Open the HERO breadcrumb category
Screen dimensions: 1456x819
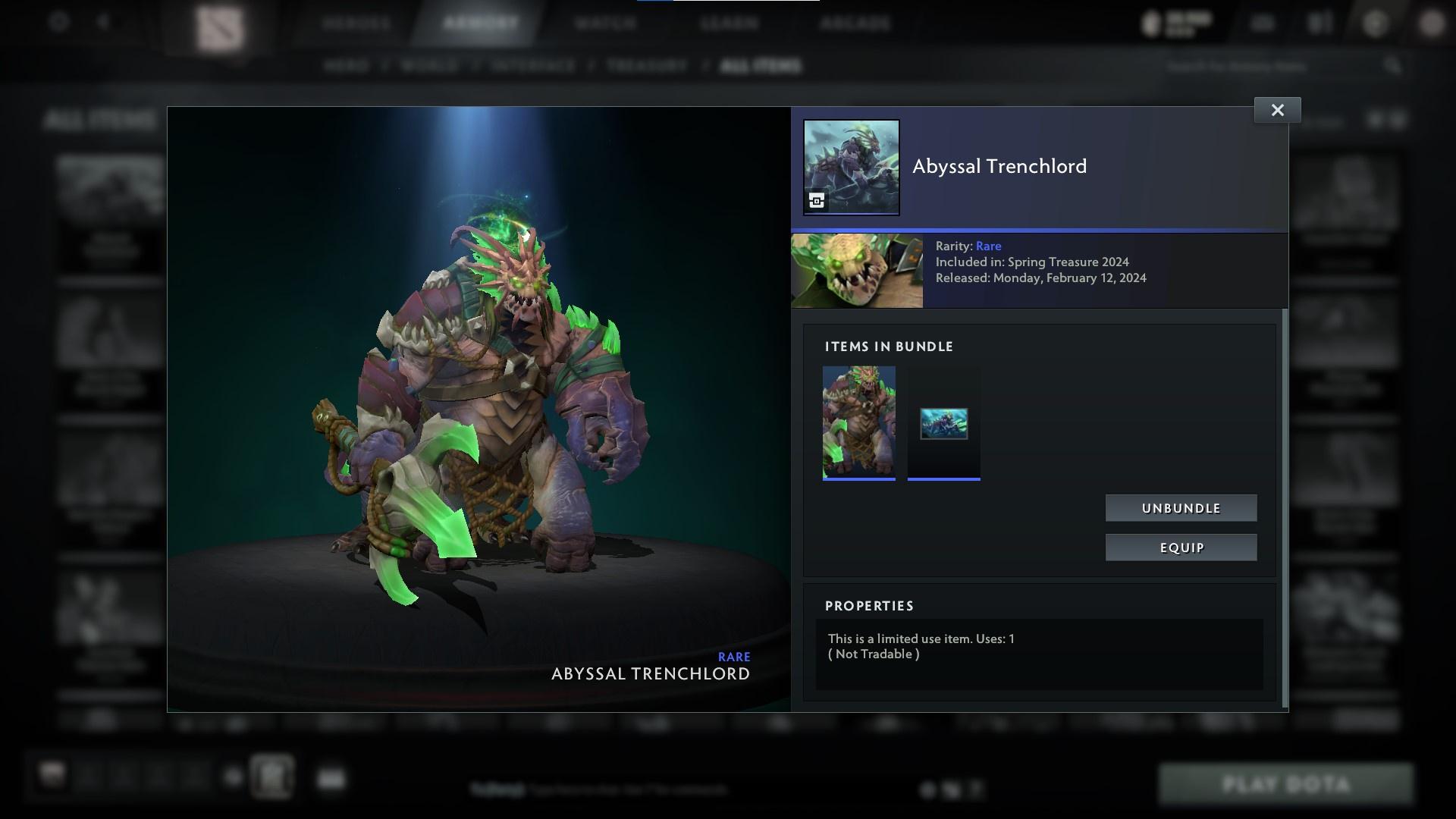tap(348, 66)
